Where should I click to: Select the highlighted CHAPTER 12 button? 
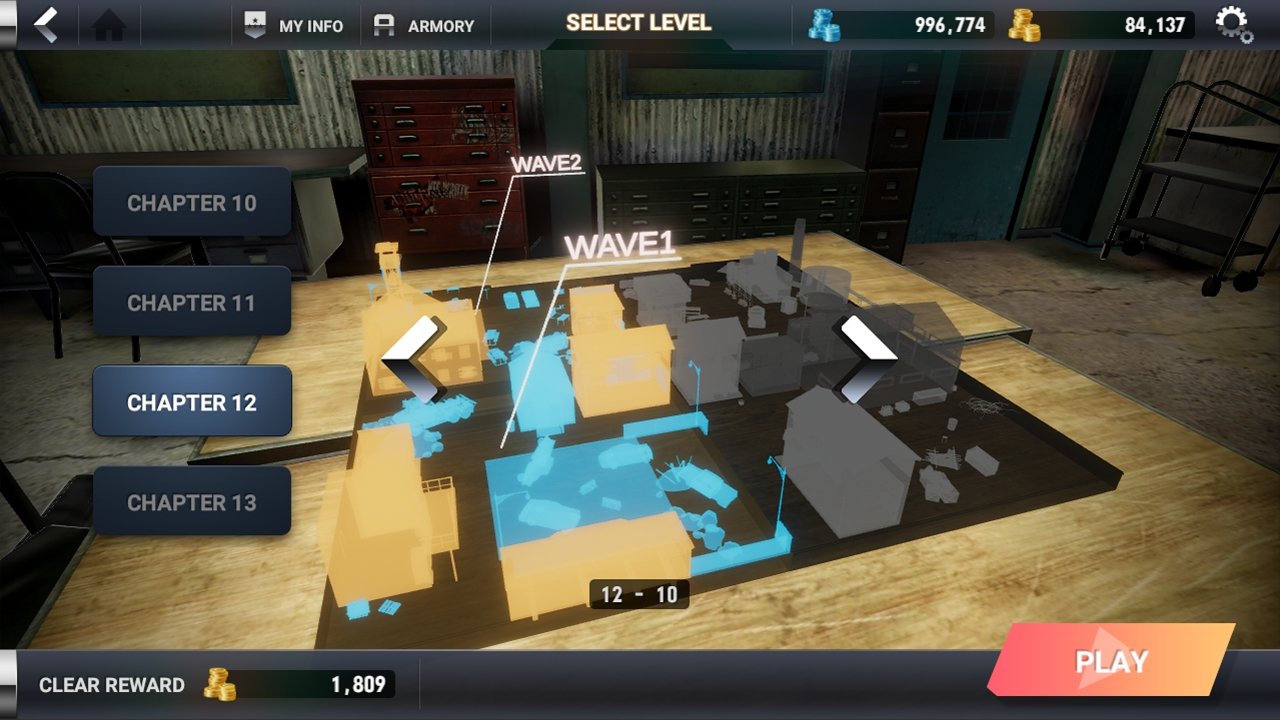[192, 401]
